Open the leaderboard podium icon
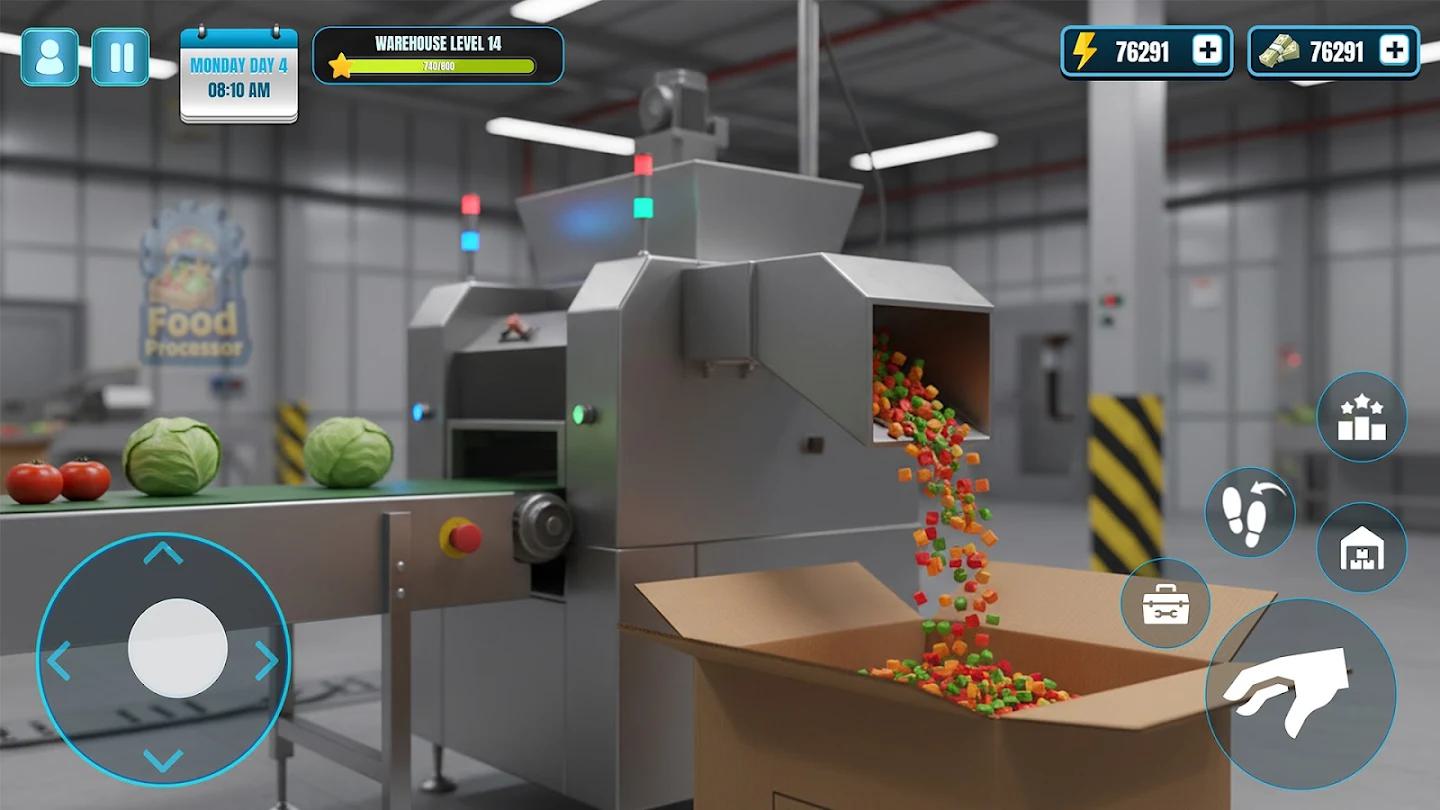 (x=1361, y=418)
